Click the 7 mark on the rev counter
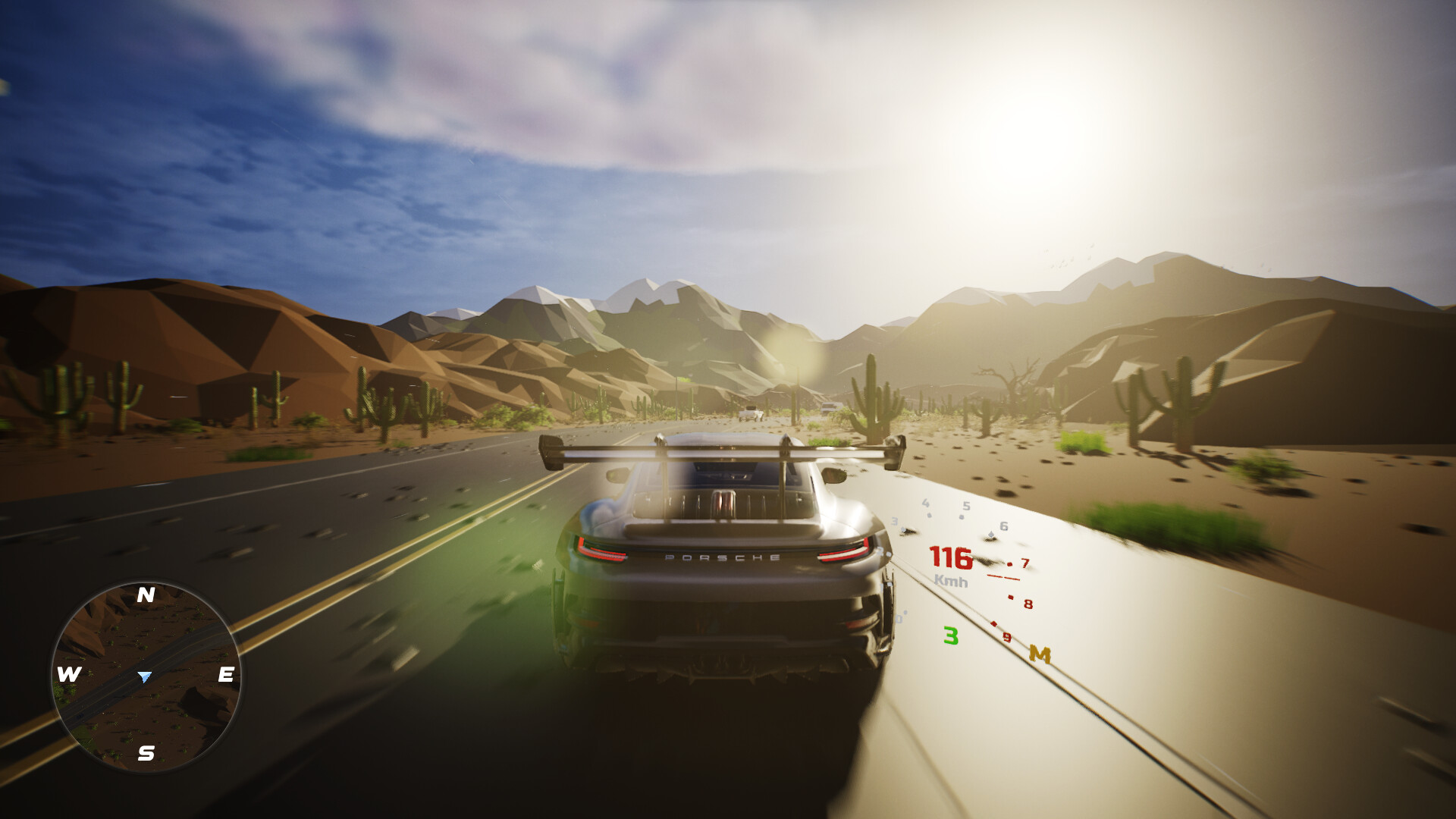The width and height of the screenshot is (1456, 819). coord(1025,563)
